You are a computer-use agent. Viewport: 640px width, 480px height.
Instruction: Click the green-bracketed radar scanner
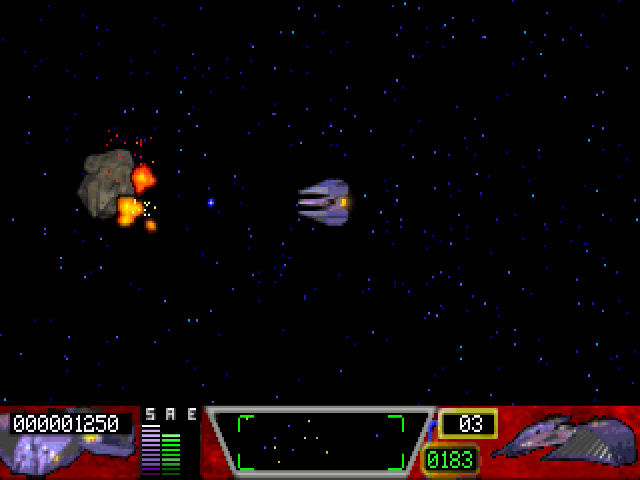click(x=320, y=442)
